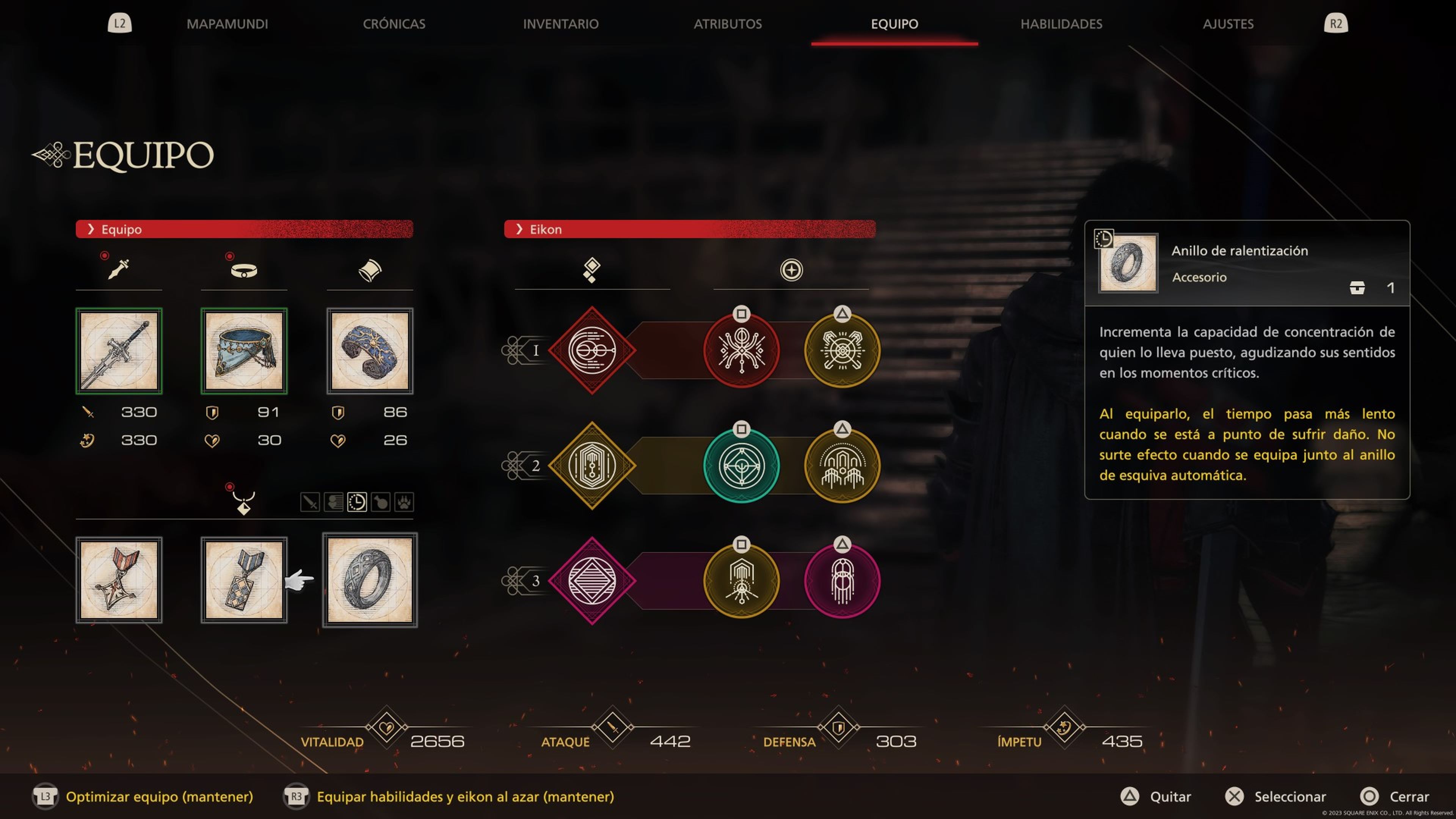Image resolution: width=1456 pixels, height=819 pixels.
Task: Click Equipar habilidades y eikon al azar
Action: 464,796
